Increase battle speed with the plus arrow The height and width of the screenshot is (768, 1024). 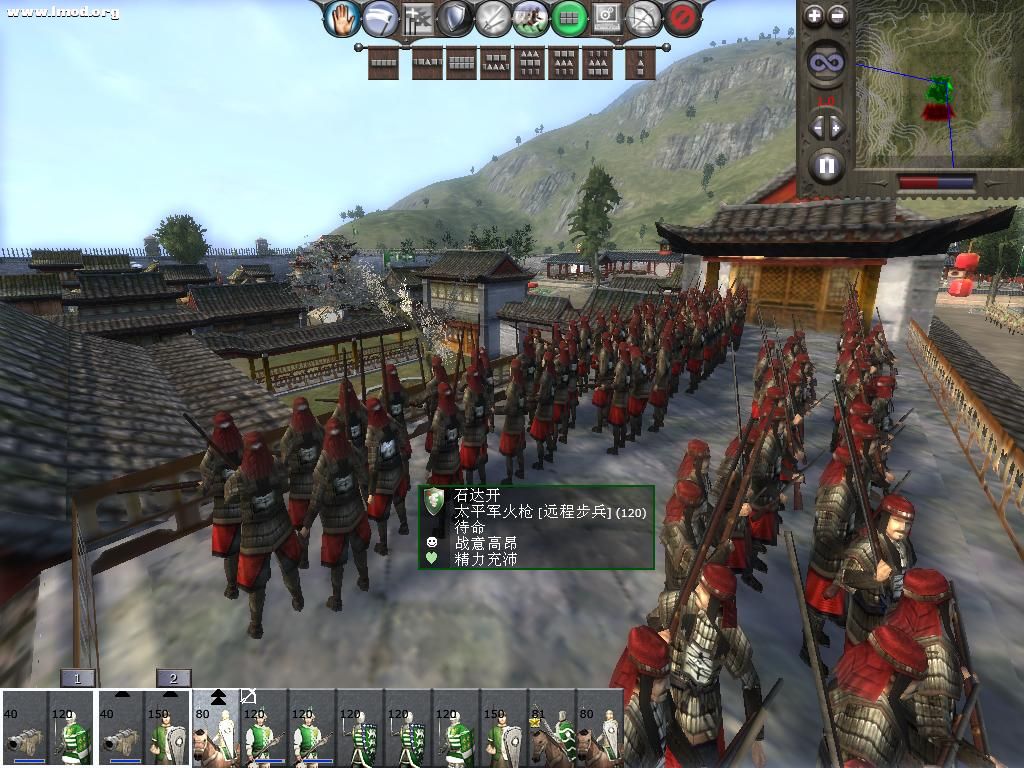(x=837, y=126)
